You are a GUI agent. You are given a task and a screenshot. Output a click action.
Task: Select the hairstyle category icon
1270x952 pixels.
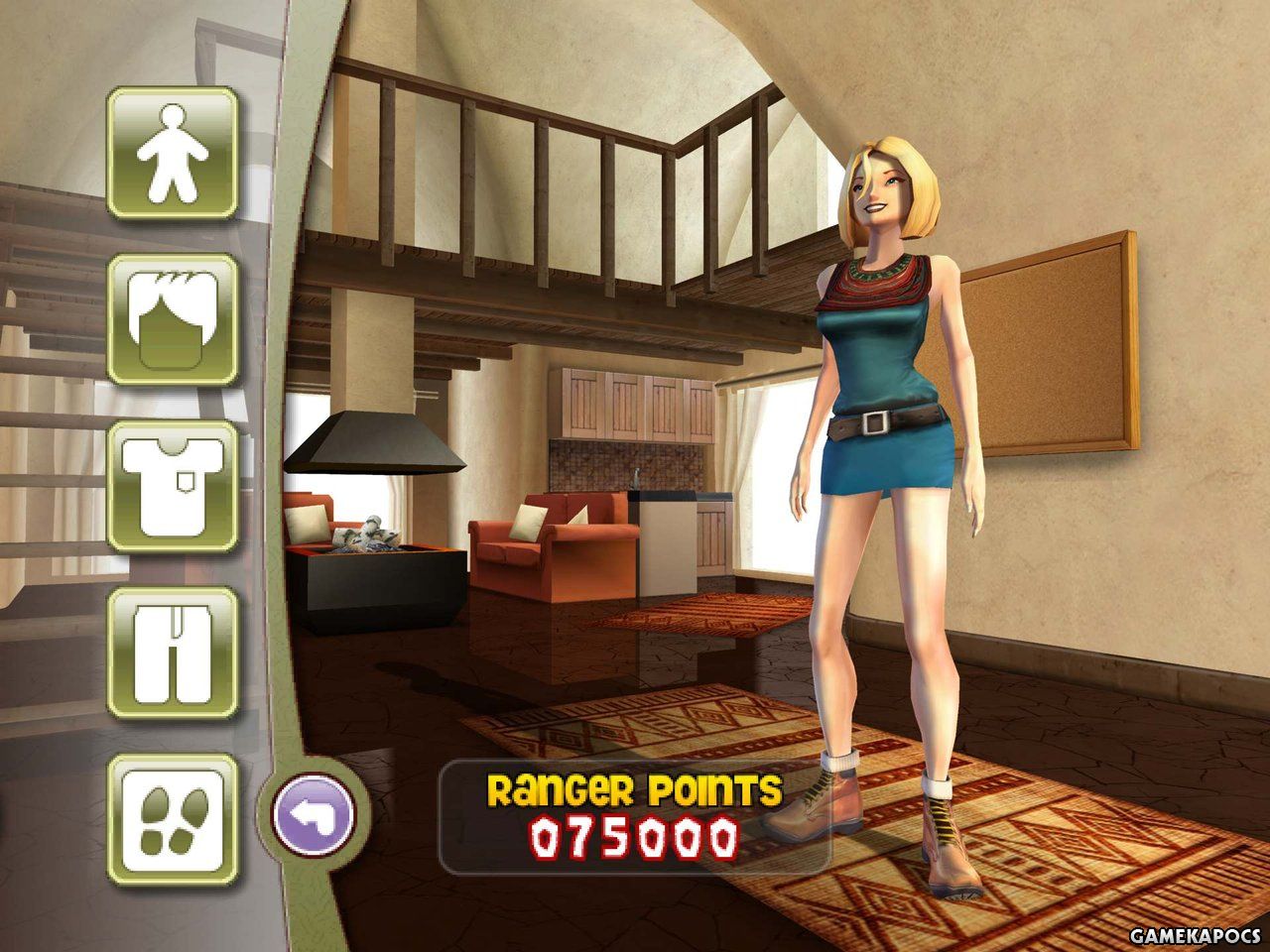pos(172,319)
